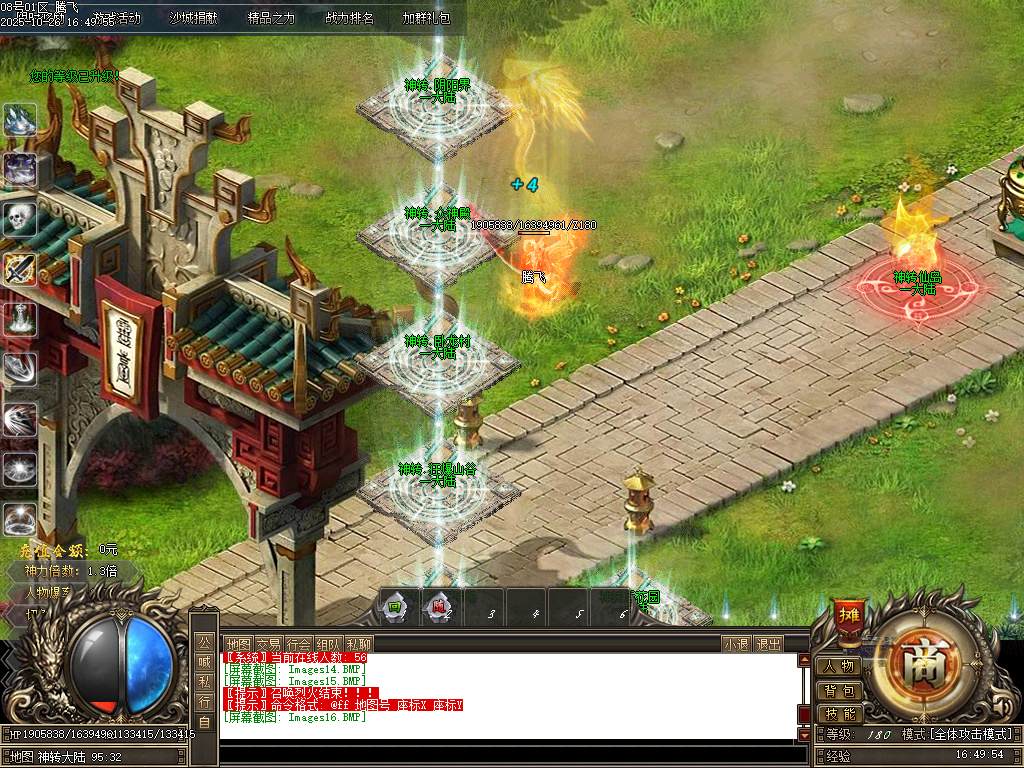This screenshot has width=1024, height=768.
Task: Click the 小退 logout button
Action: [737, 644]
